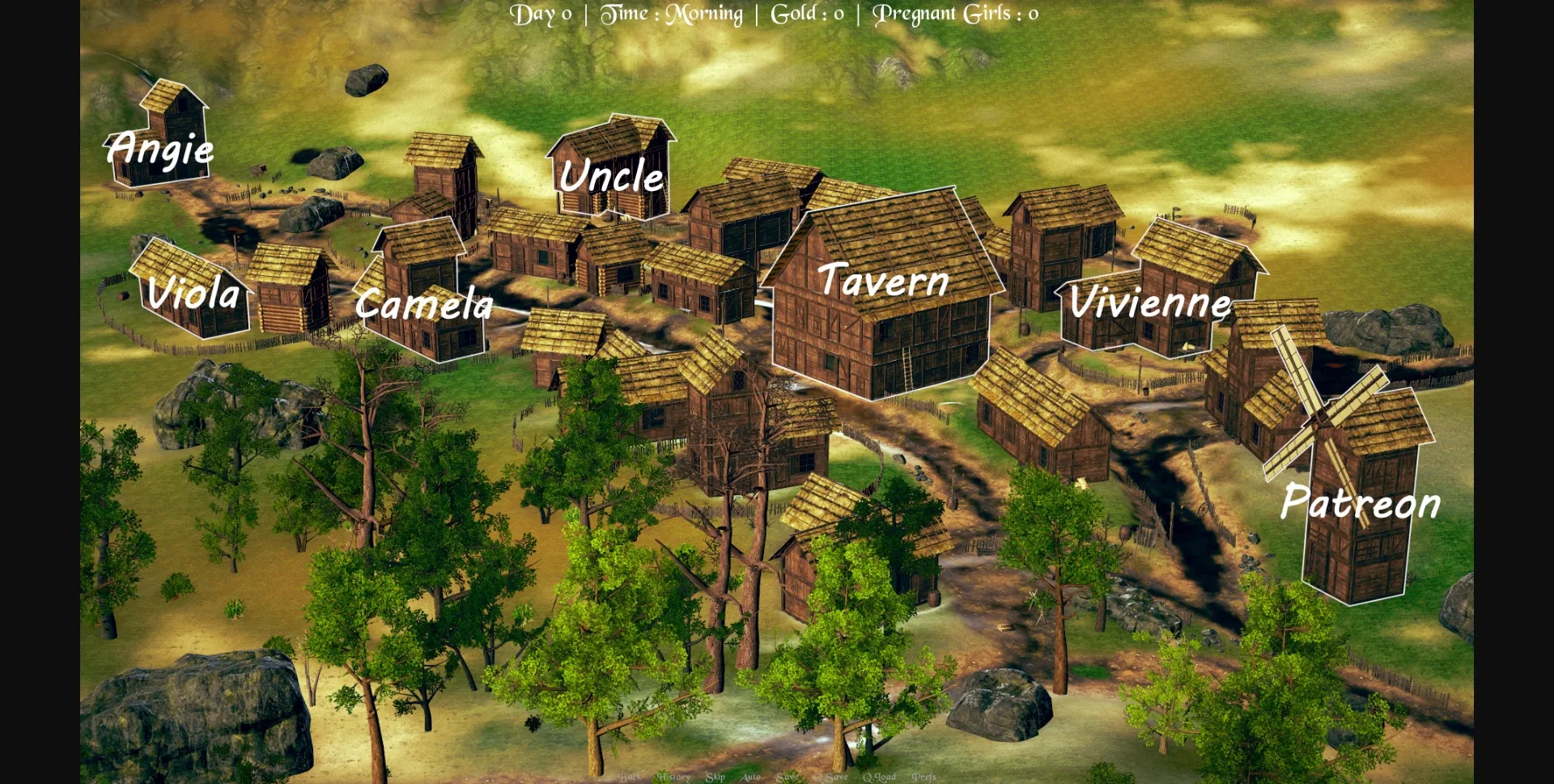Open the Prefs settings menu
This screenshot has width=1554, height=784.
[x=923, y=778]
